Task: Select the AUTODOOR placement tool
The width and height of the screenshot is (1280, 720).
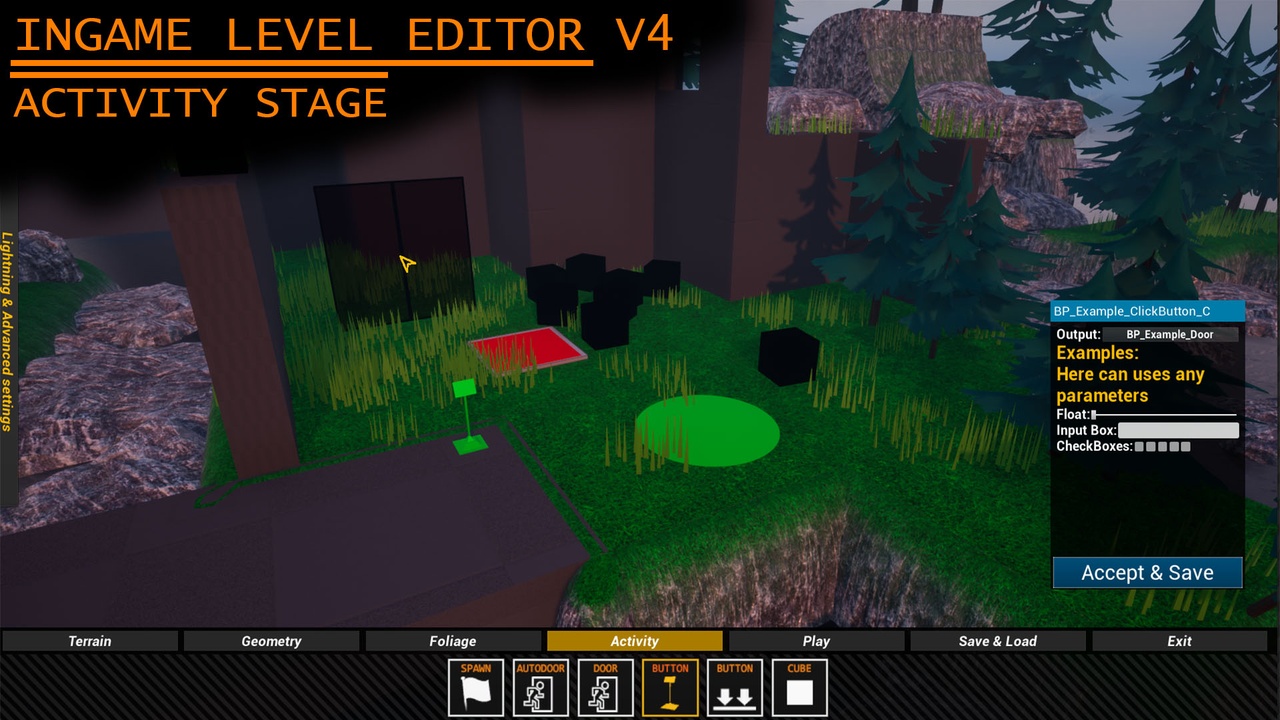Action: [540, 687]
